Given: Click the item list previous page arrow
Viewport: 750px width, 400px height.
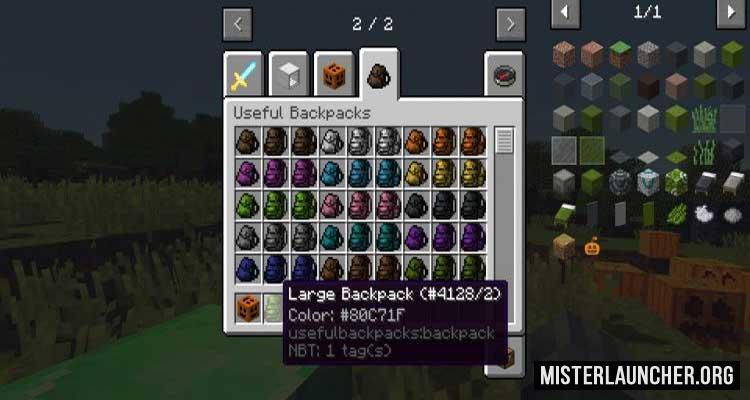Looking at the screenshot, I should pyautogui.click(x=565, y=12).
